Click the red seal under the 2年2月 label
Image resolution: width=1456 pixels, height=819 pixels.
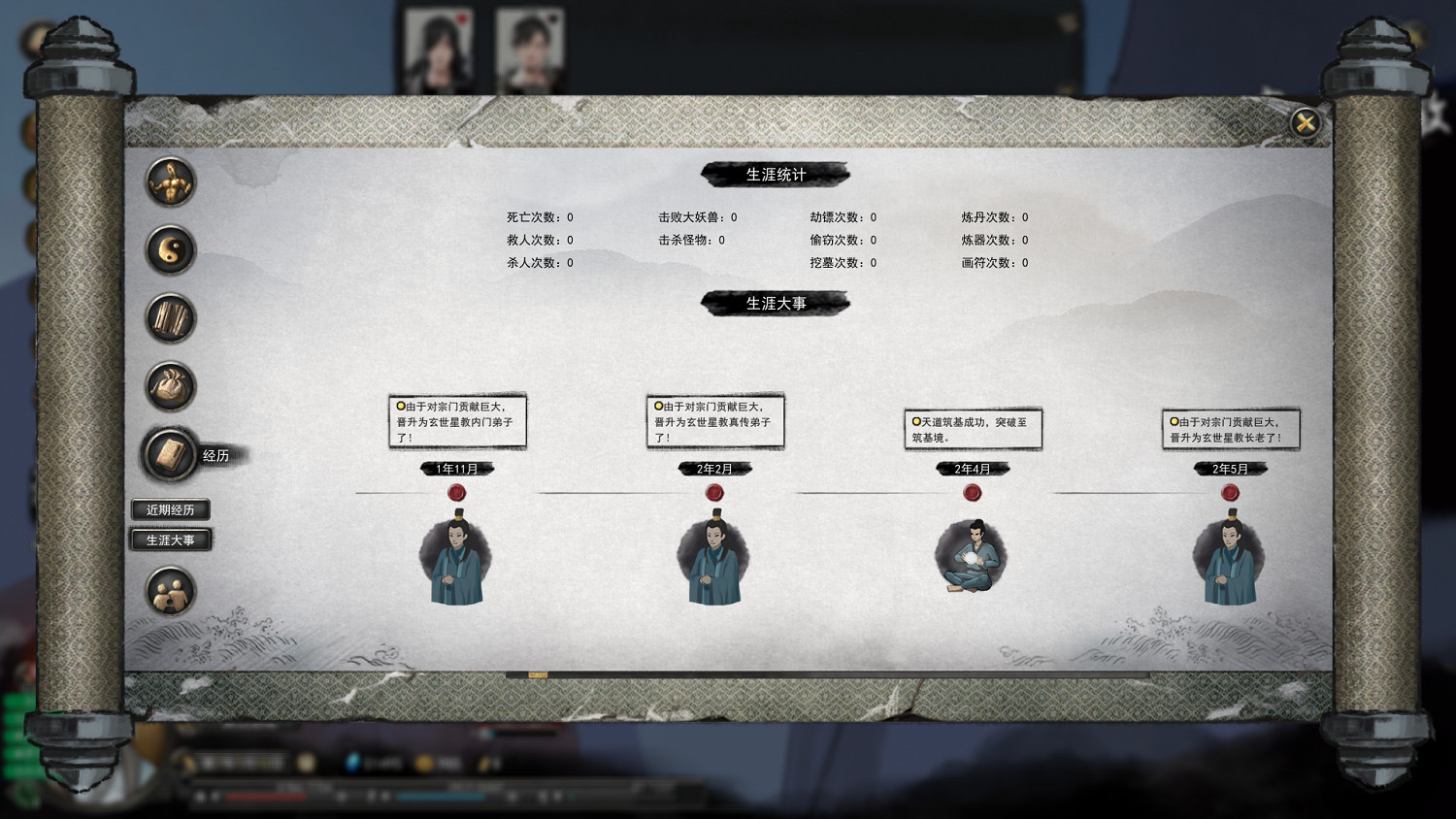pos(715,492)
